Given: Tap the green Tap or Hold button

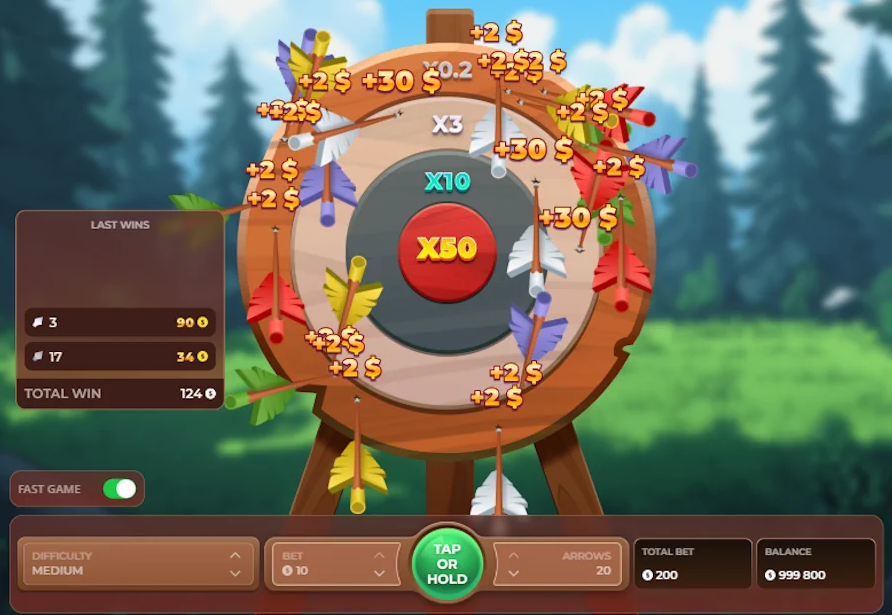Looking at the screenshot, I should (447, 564).
